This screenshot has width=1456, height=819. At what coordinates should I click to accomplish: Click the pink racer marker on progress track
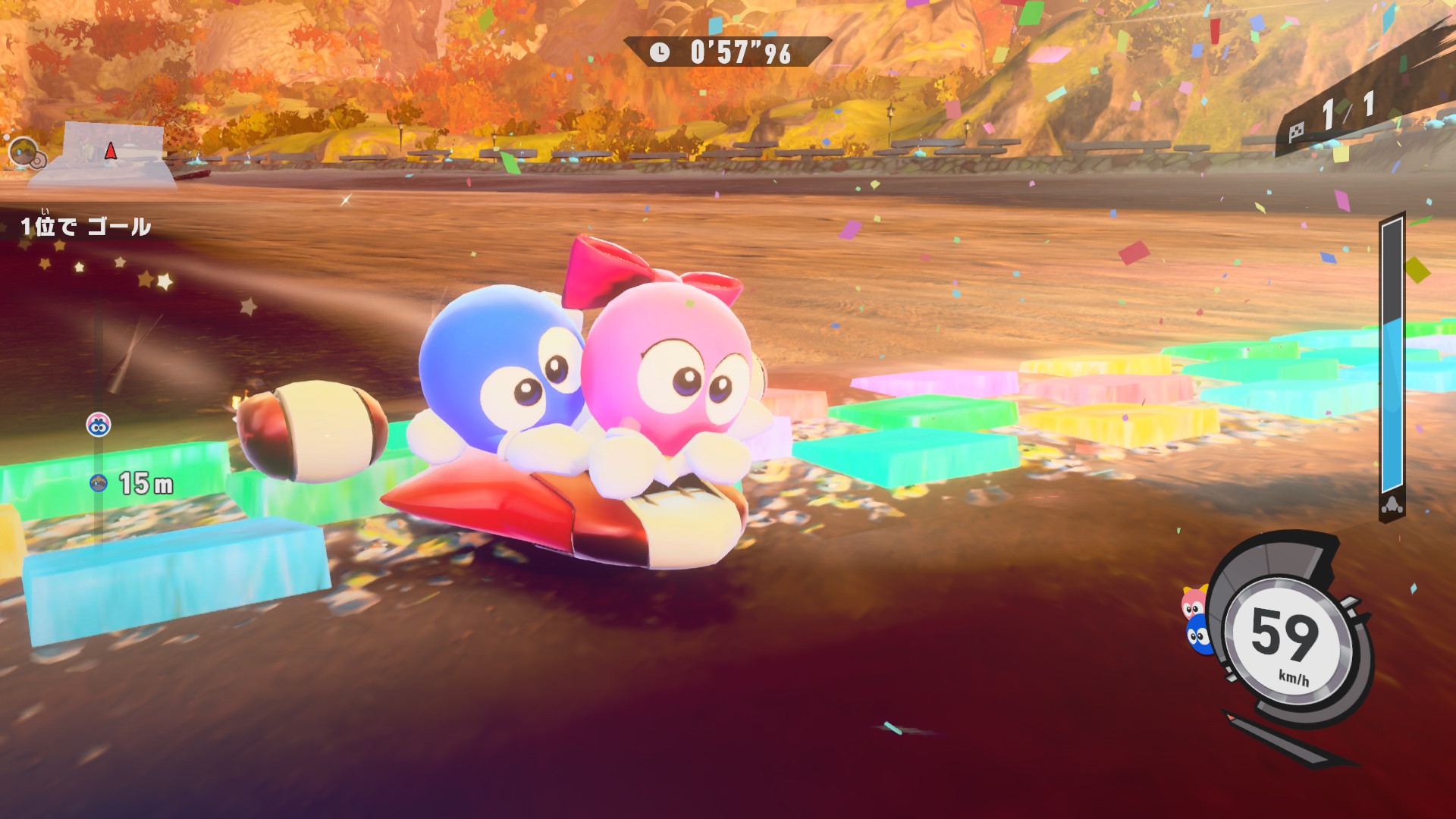coord(99,425)
